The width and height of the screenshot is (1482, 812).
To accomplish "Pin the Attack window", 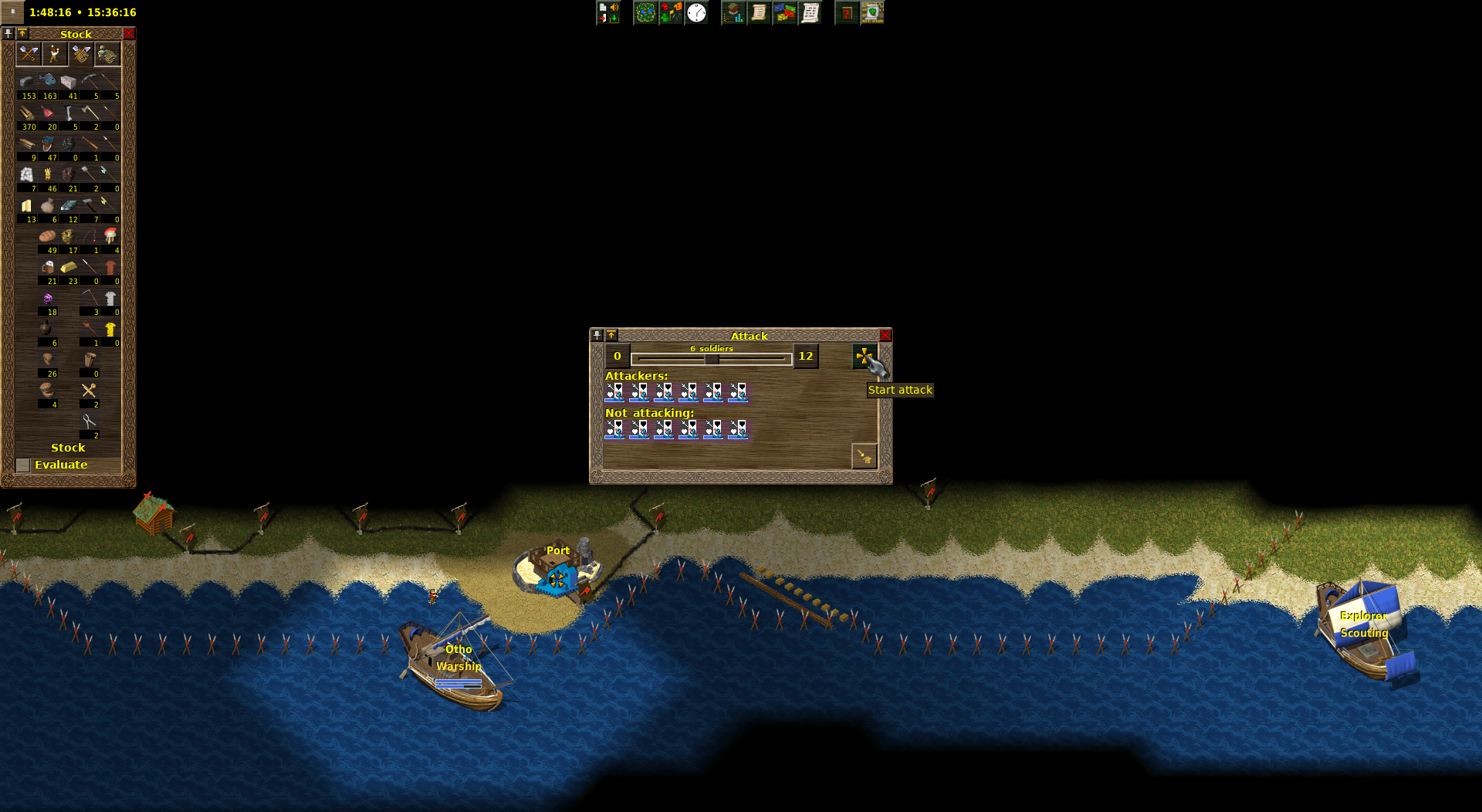I will (597, 335).
